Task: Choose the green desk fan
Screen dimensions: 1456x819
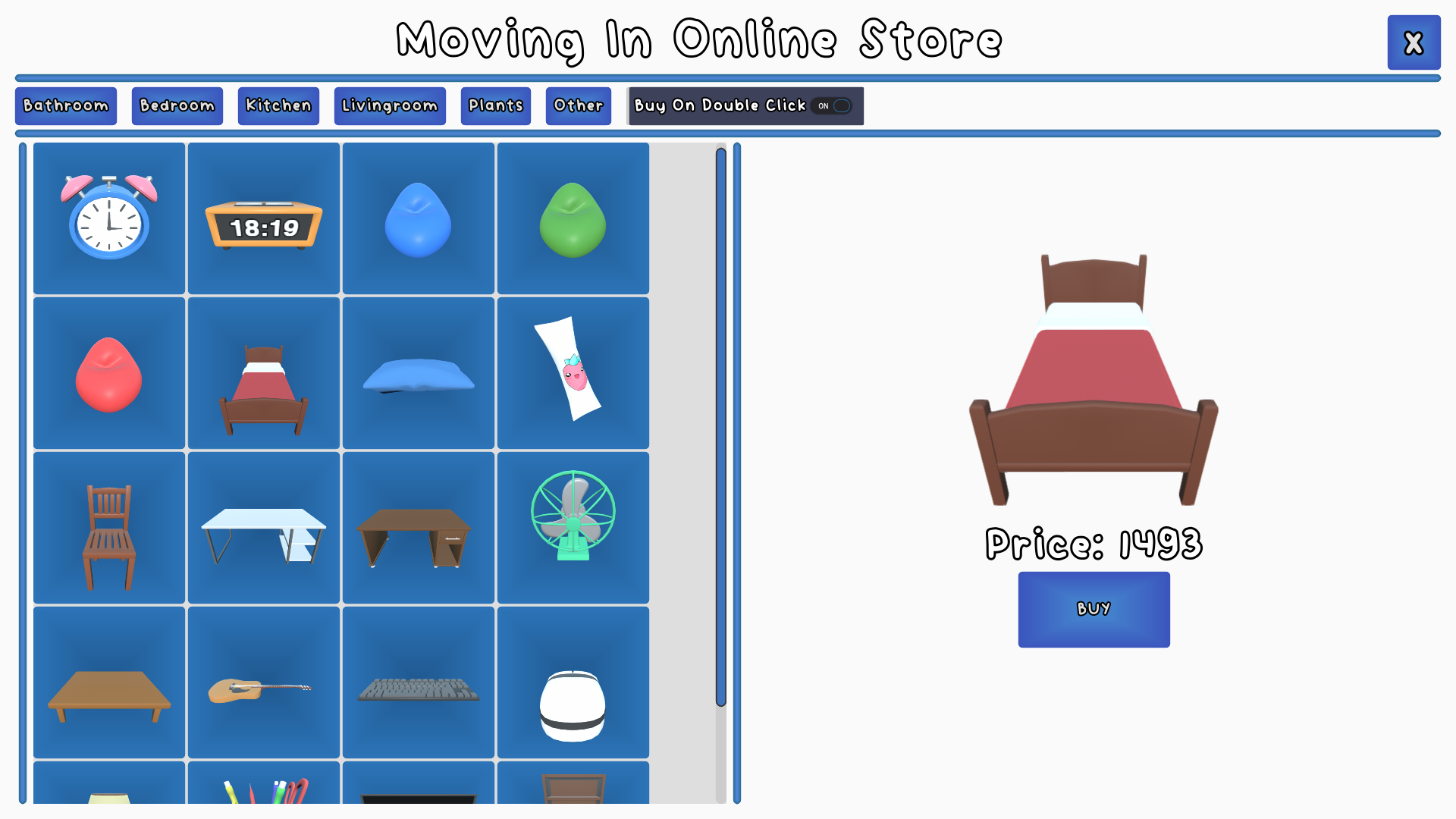Action: click(x=573, y=526)
